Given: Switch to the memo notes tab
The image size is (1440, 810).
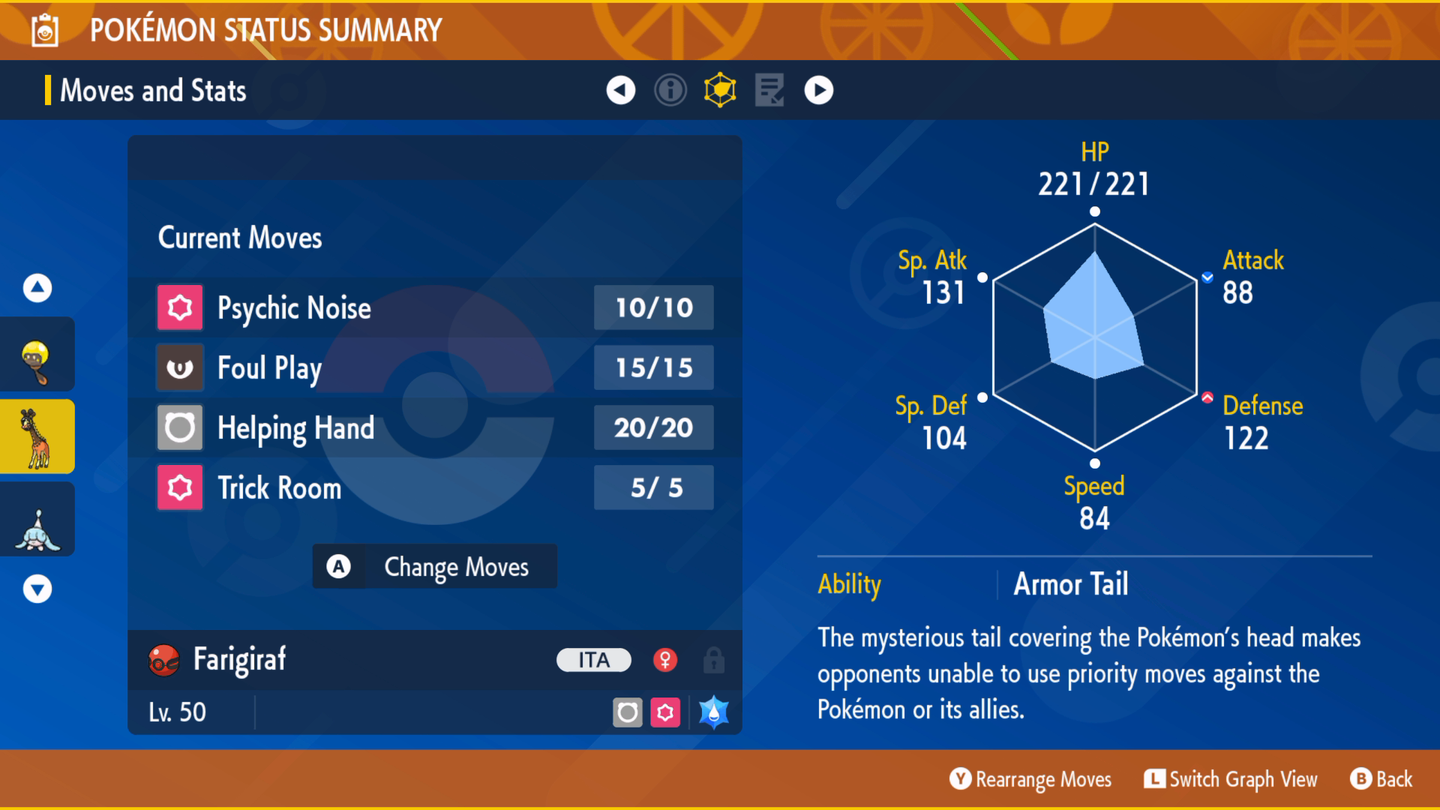Looking at the screenshot, I should tap(769, 90).
